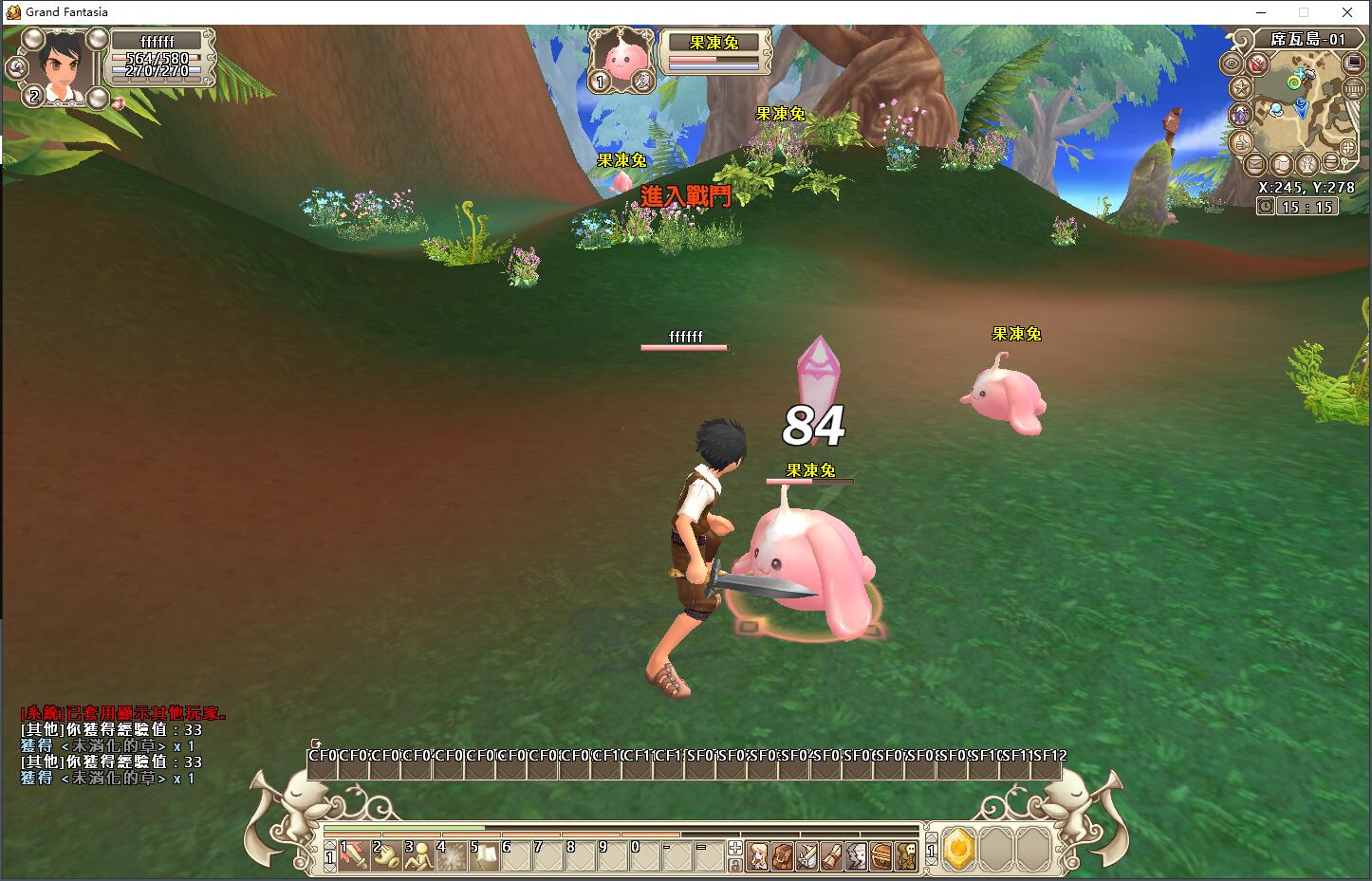Viewport: 1372px width, 881px height.
Task: Close the Grand Fantasia window
Action: click(1347, 12)
